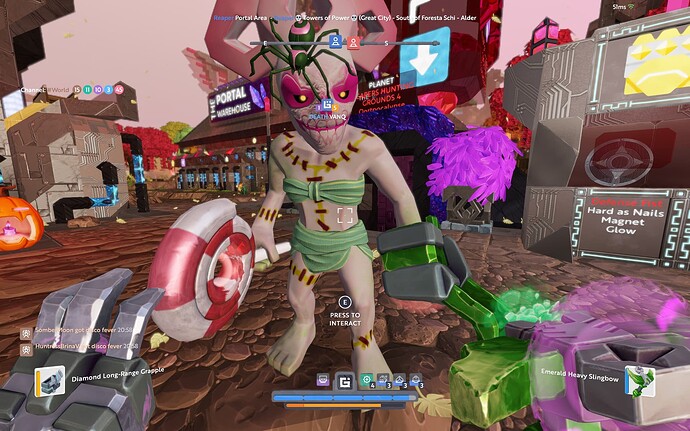Select the Diamond Long-Range Grapple left-hand slot
Image resolution: width=690 pixels, height=431 pixels.
point(50,380)
